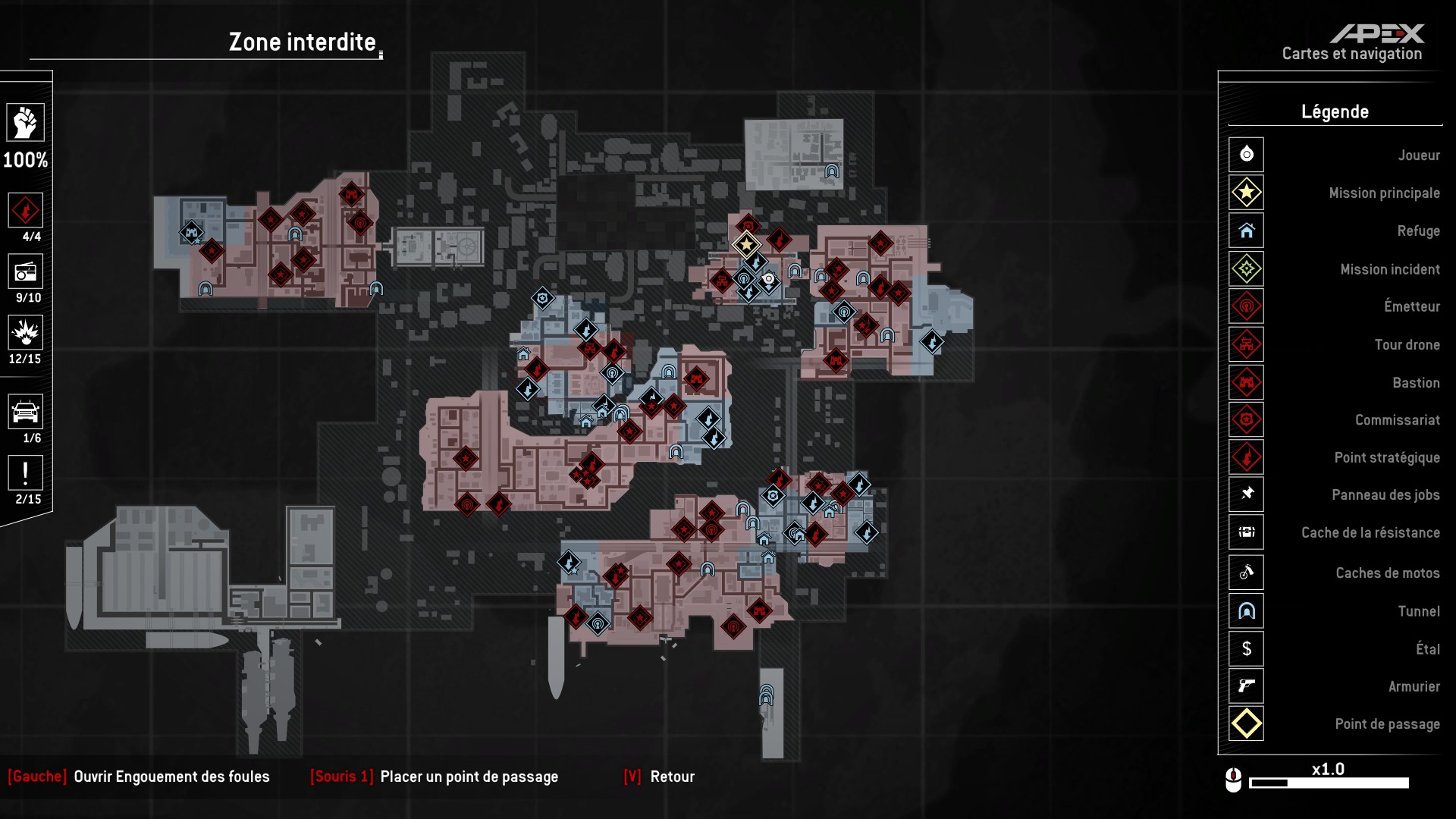Select the Bastion legend entry

point(1246,382)
